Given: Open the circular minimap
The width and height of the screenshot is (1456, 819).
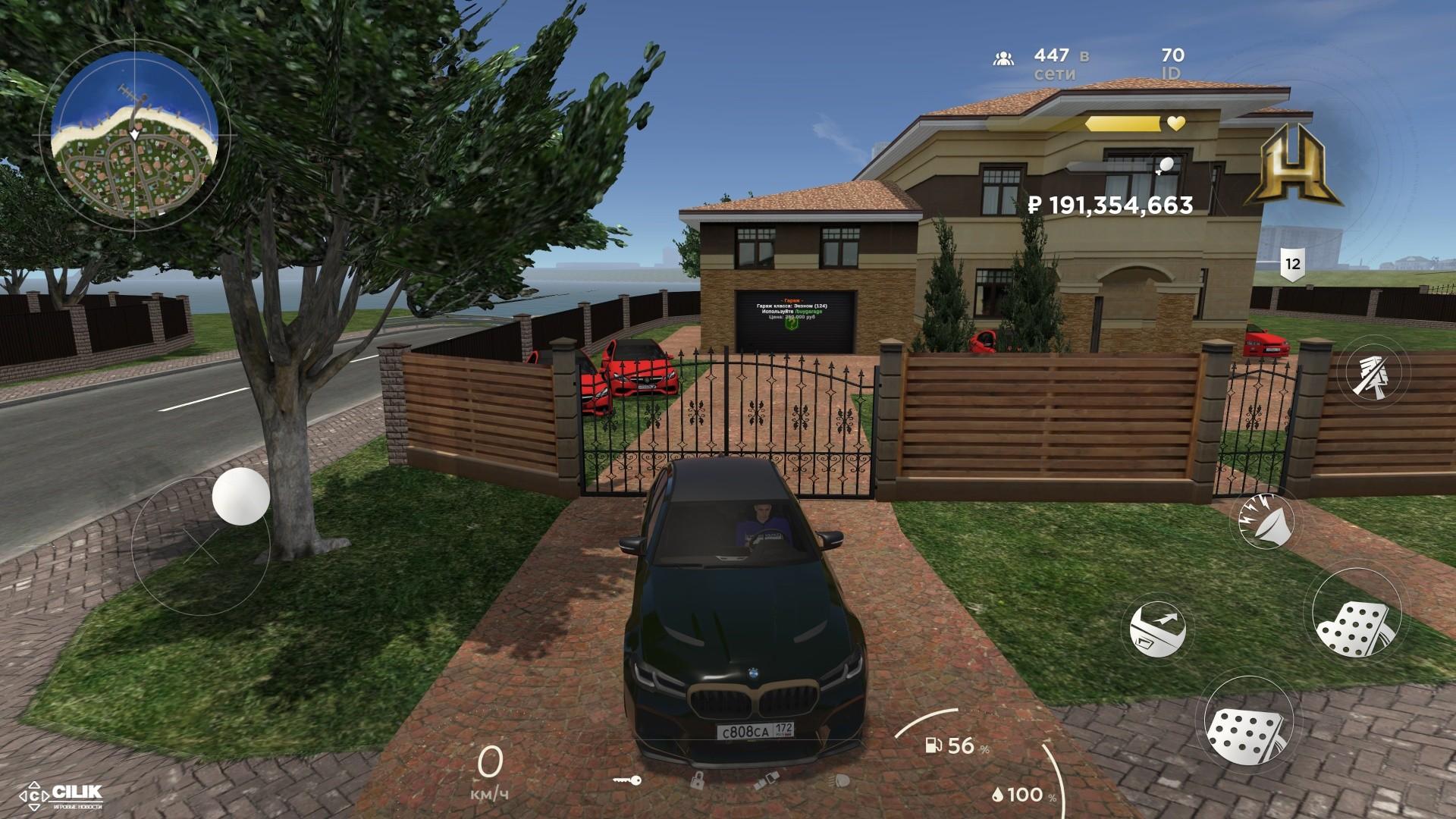Looking at the screenshot, I should coord(135,135).
